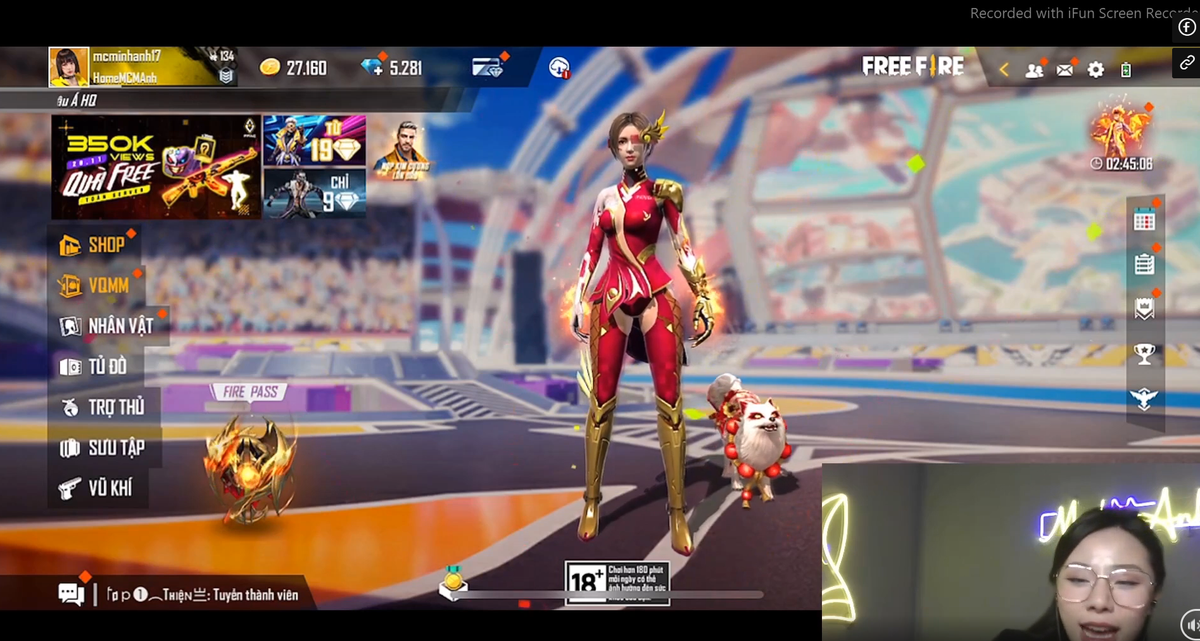
Task: Open the chat speech bubble
Action: [71, 594]
